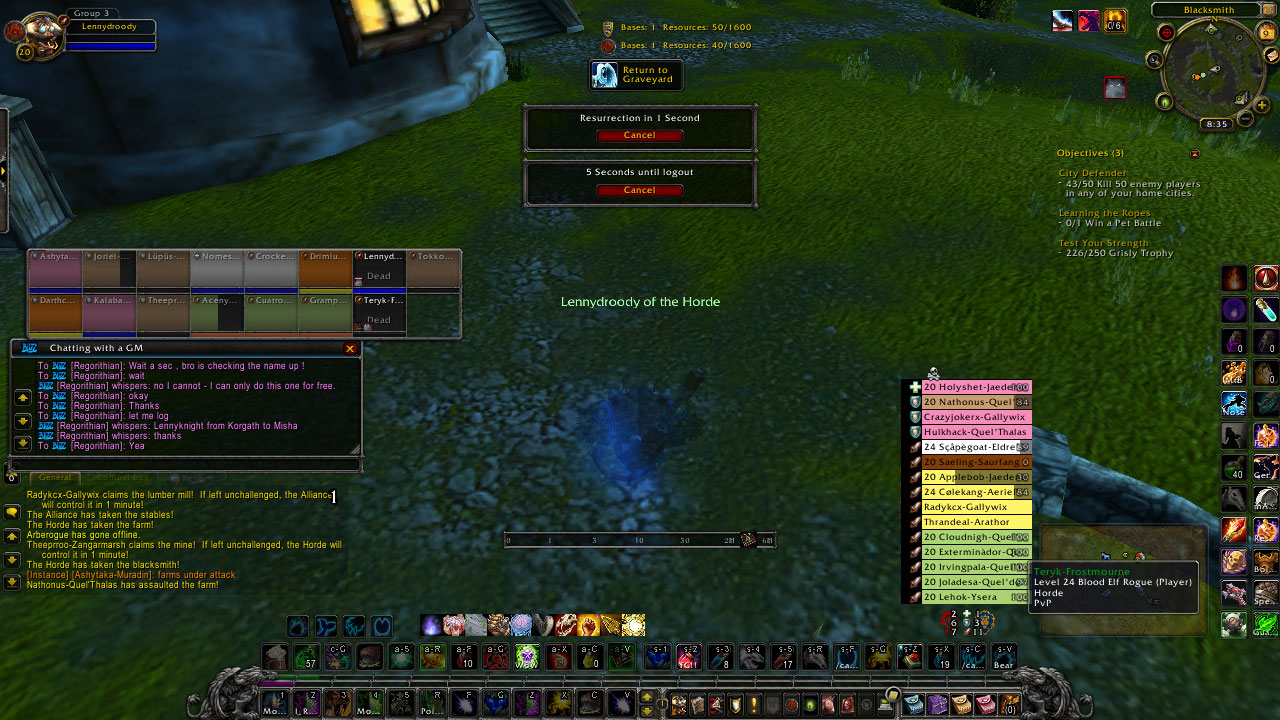Open the calendar button showing 9
Viewport: 1280px width, 720px height.
tap(1267, 33)
